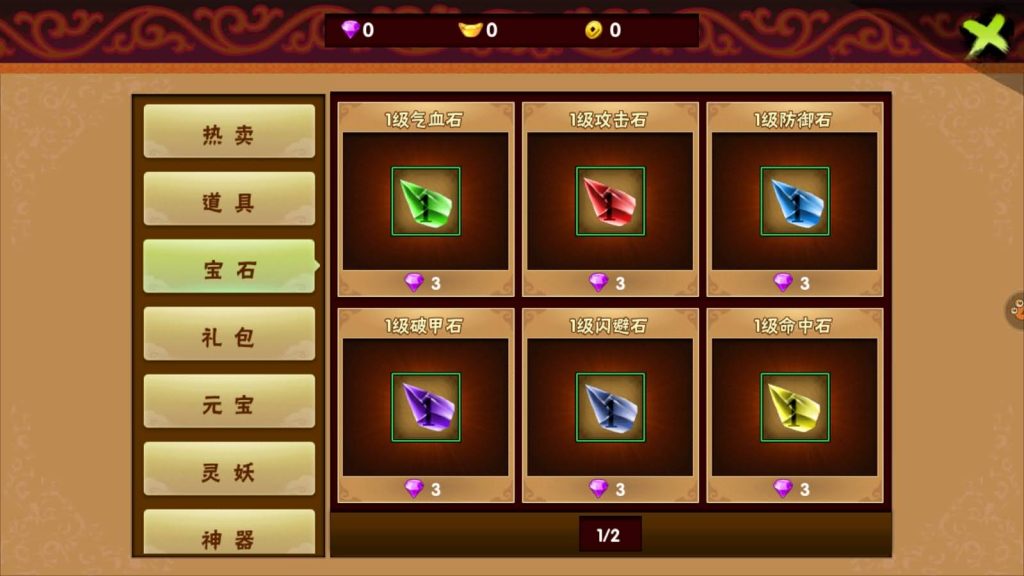Buy the green 1级气血石 gem
Viewport: 1024px width, 576px height.
tap(426, 201)
